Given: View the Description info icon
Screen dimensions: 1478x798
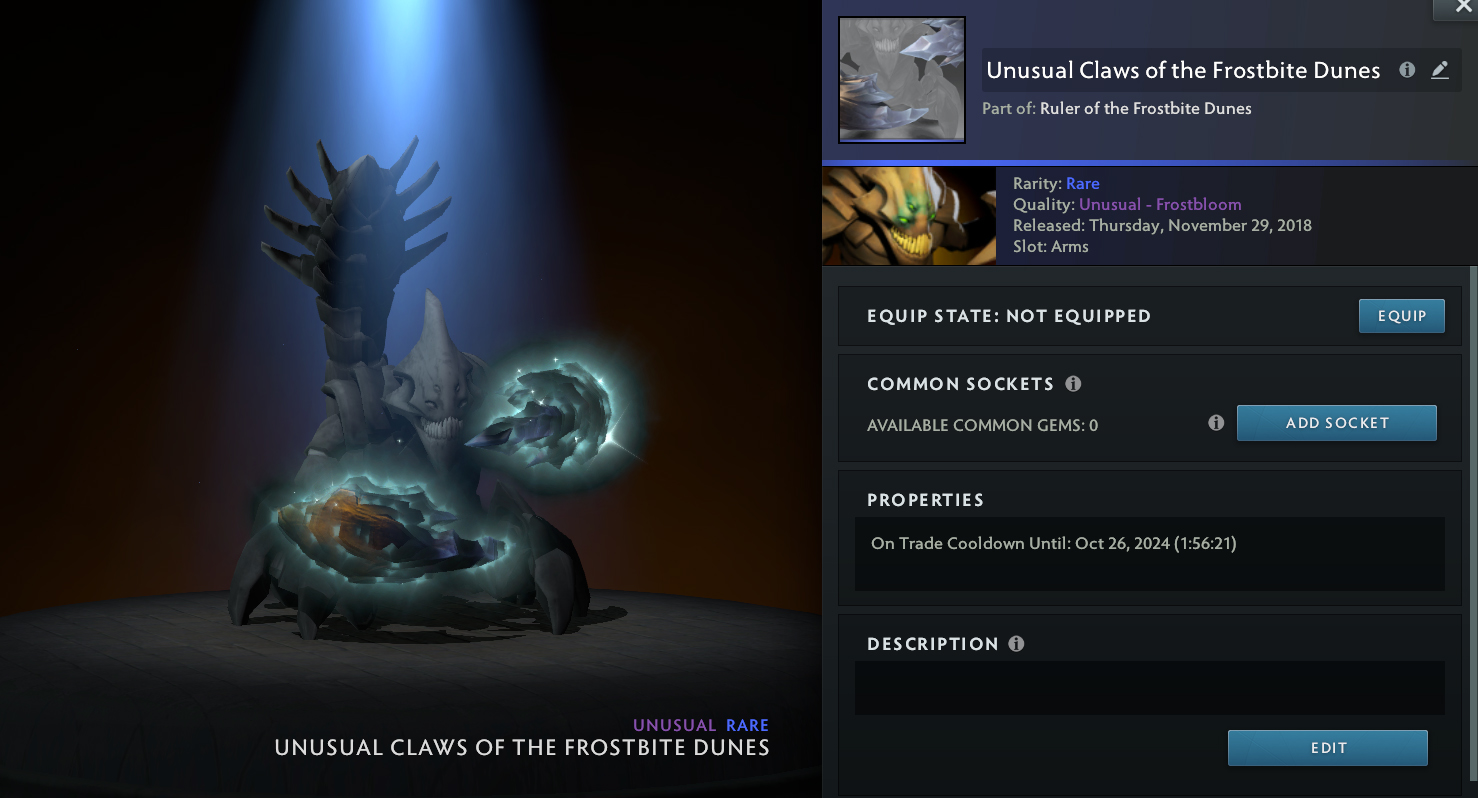Looking at the screenshot, I should tap(1016, 644).
